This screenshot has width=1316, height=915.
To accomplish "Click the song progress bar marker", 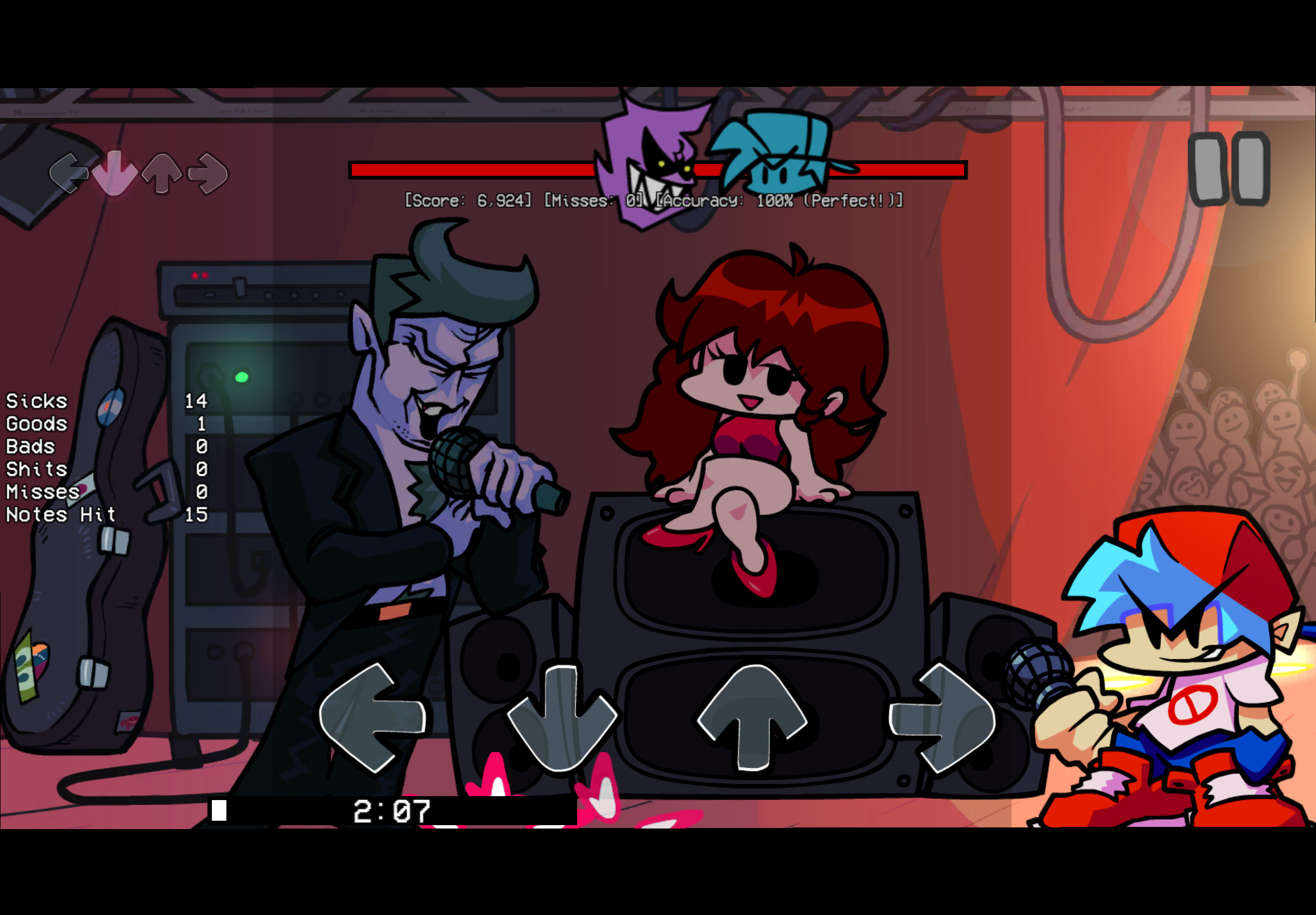I will [x=221, y=810].
